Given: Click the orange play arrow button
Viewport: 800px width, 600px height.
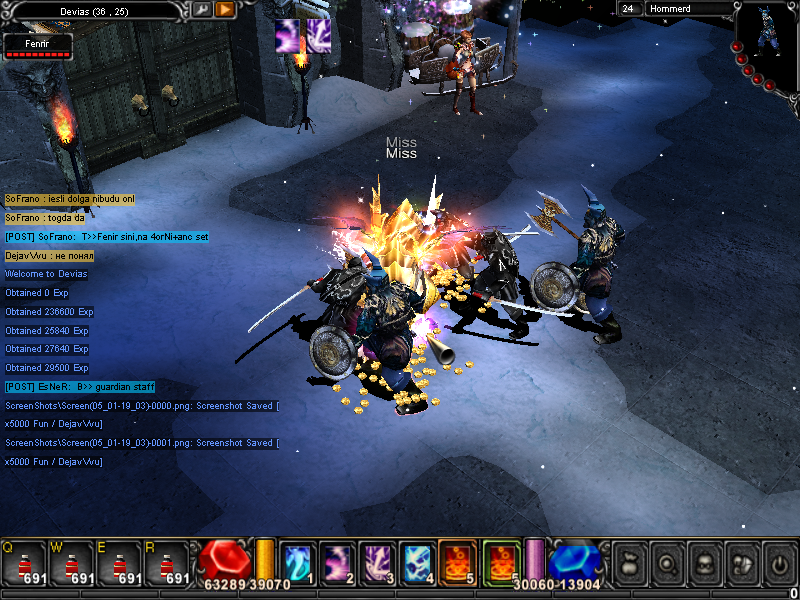Looking at the screenshot, I should tap(225, 9).
